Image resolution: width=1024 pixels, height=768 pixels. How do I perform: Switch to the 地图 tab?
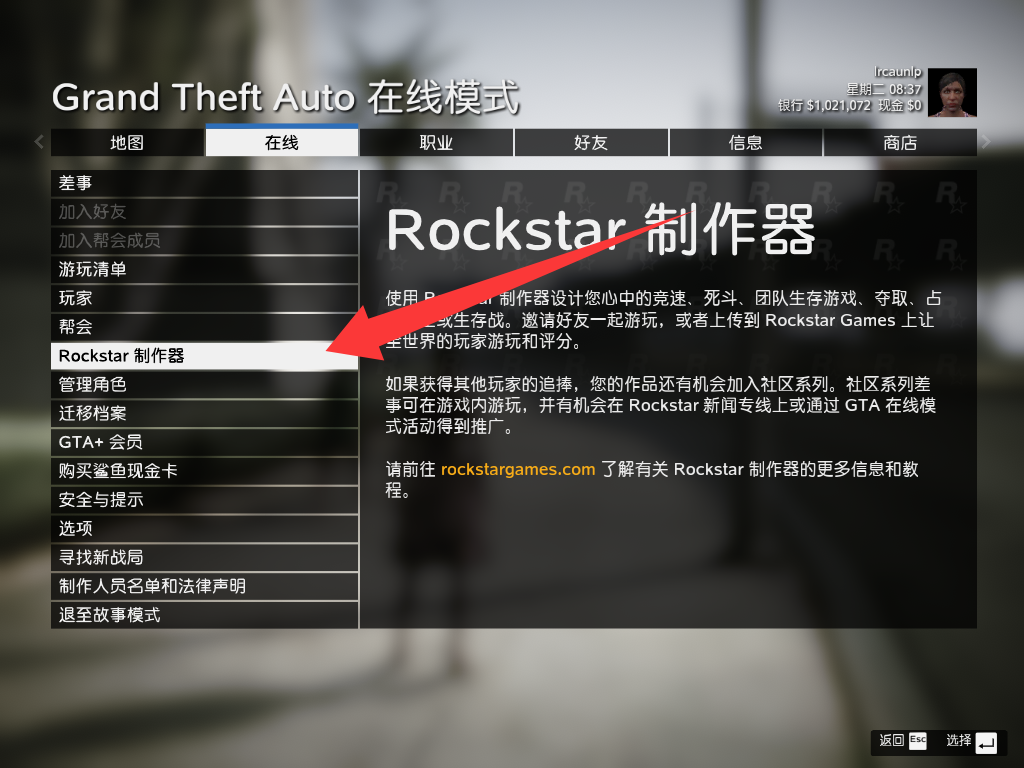[127, 143]
